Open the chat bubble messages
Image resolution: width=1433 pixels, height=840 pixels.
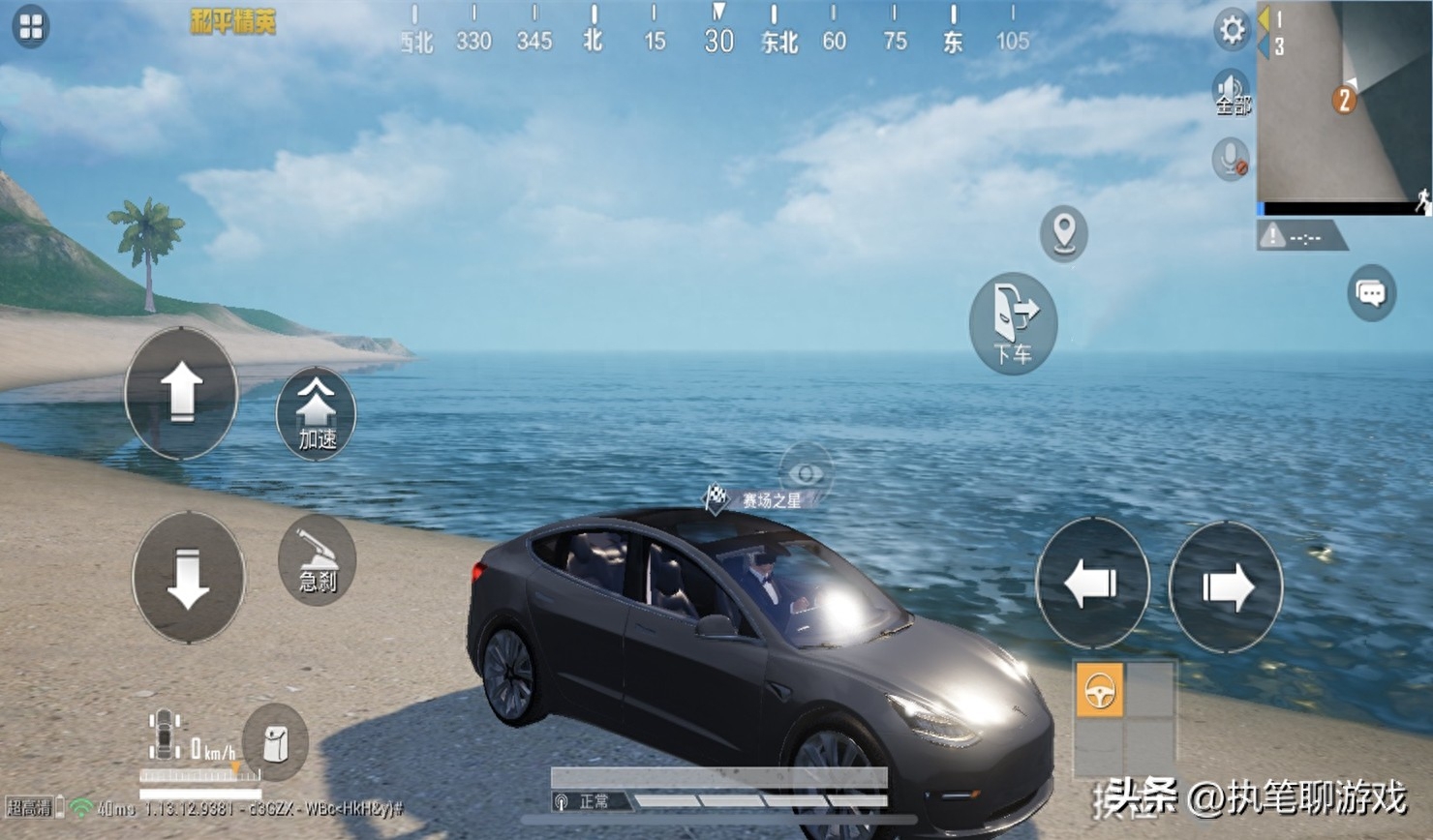[1371, 292]
